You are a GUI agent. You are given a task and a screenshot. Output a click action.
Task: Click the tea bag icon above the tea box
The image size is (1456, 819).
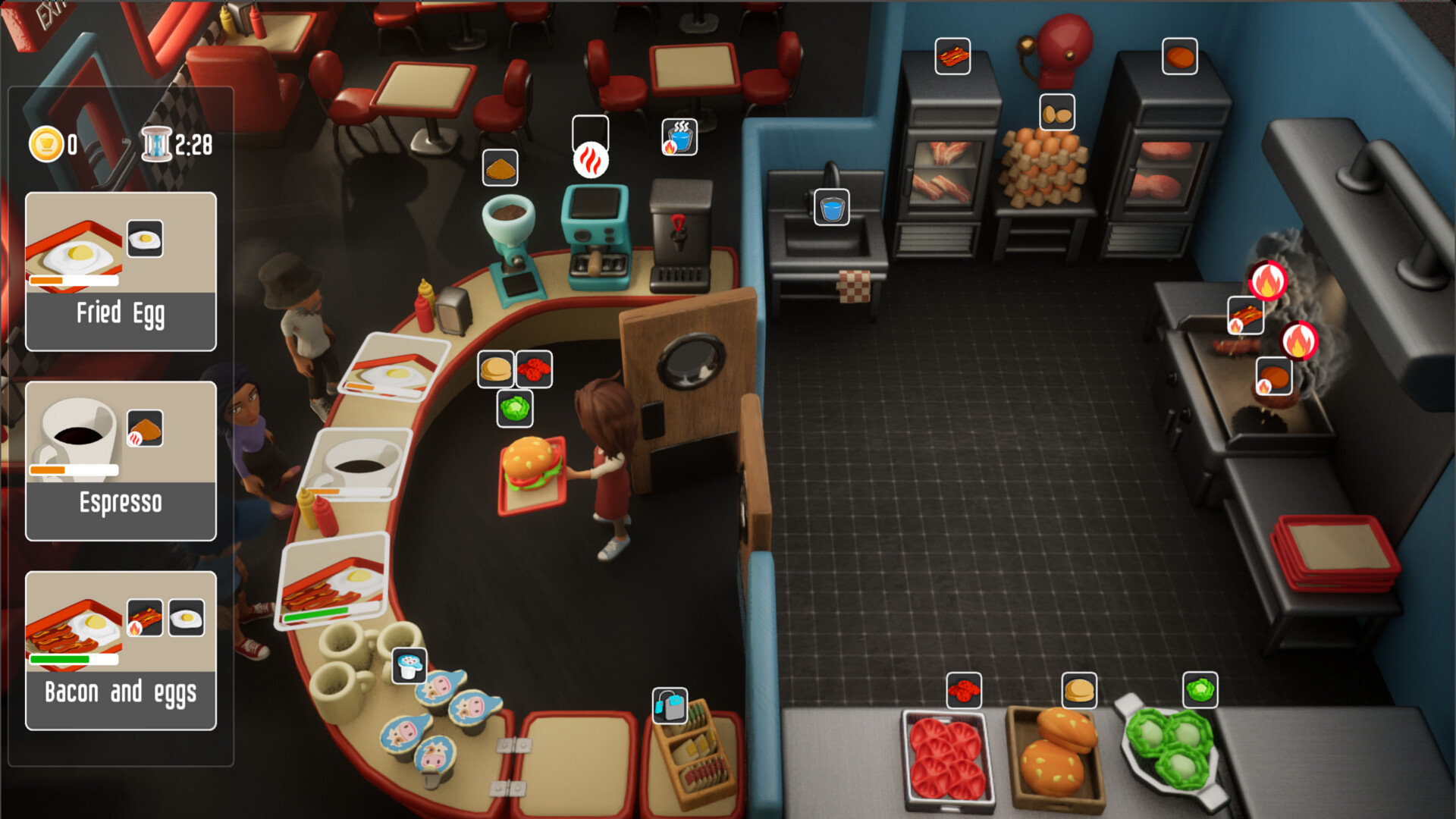pyautogui.click(x=670, y=705)
